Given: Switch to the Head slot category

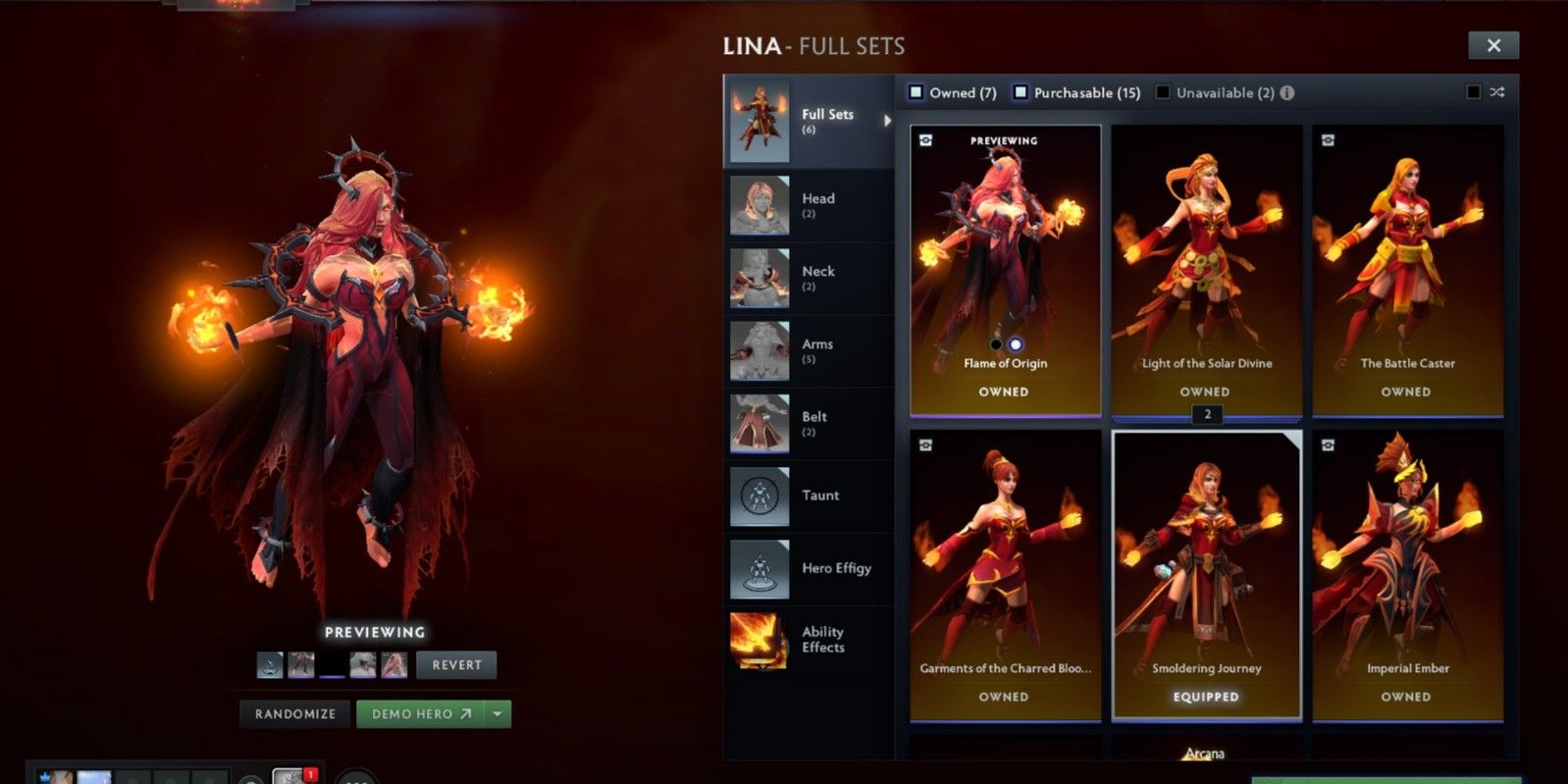Looking at the screenshot, I should (x=808, y=205).
